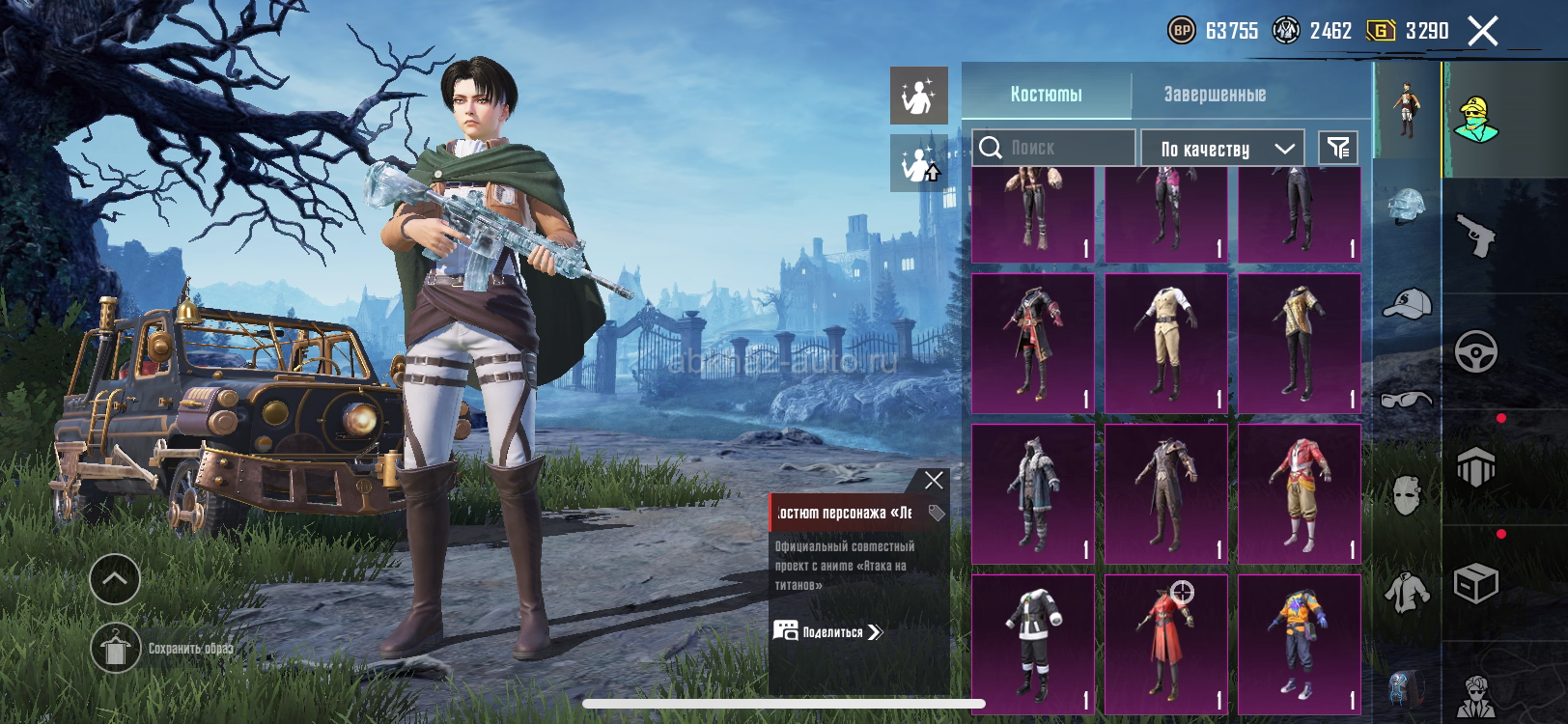Click the Поиск search field
Image resolution: width=1568 pixels, height=724 pixels.
click(x=1053, y=148)
